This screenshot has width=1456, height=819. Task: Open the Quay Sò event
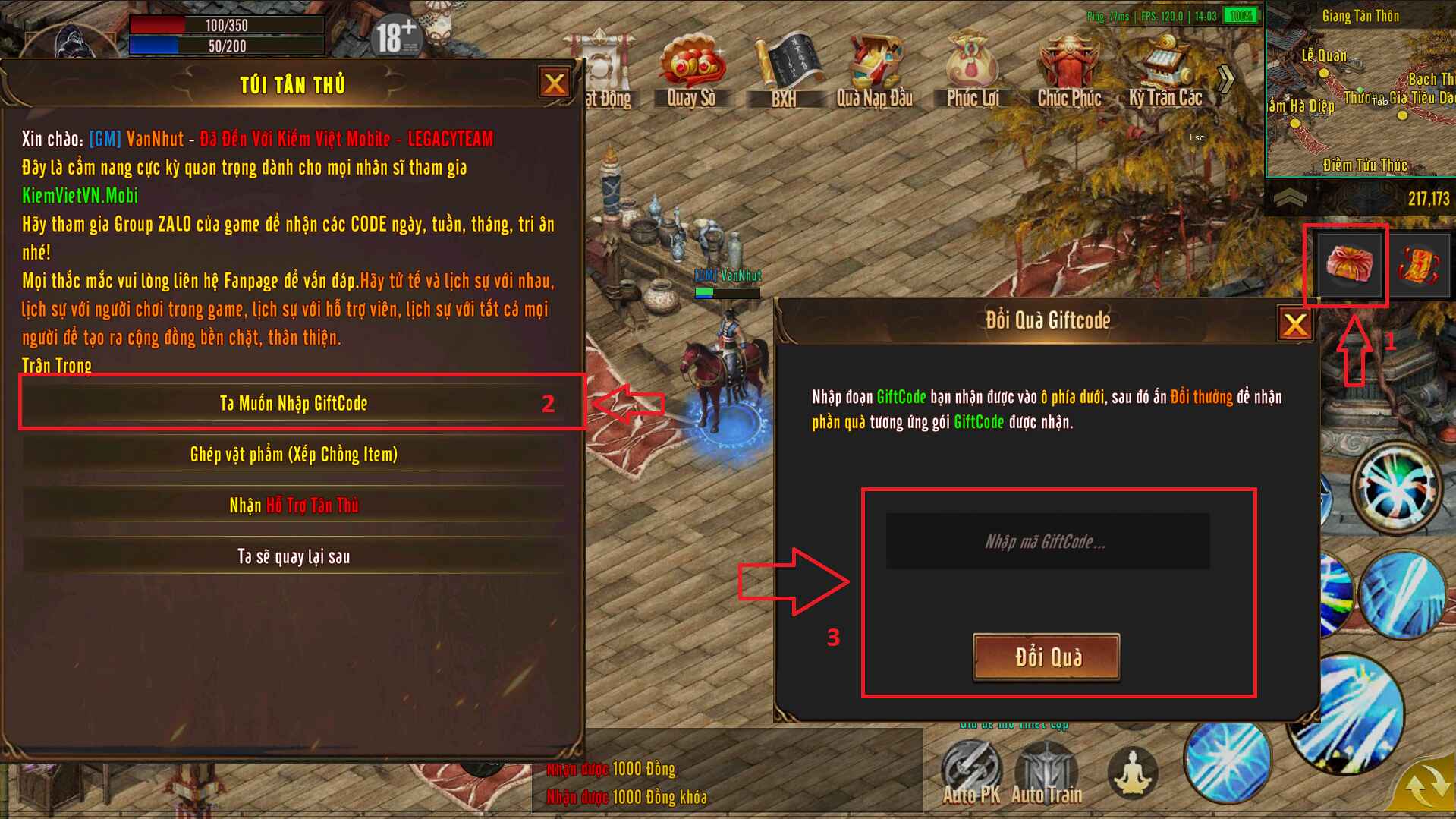(690, 71)
